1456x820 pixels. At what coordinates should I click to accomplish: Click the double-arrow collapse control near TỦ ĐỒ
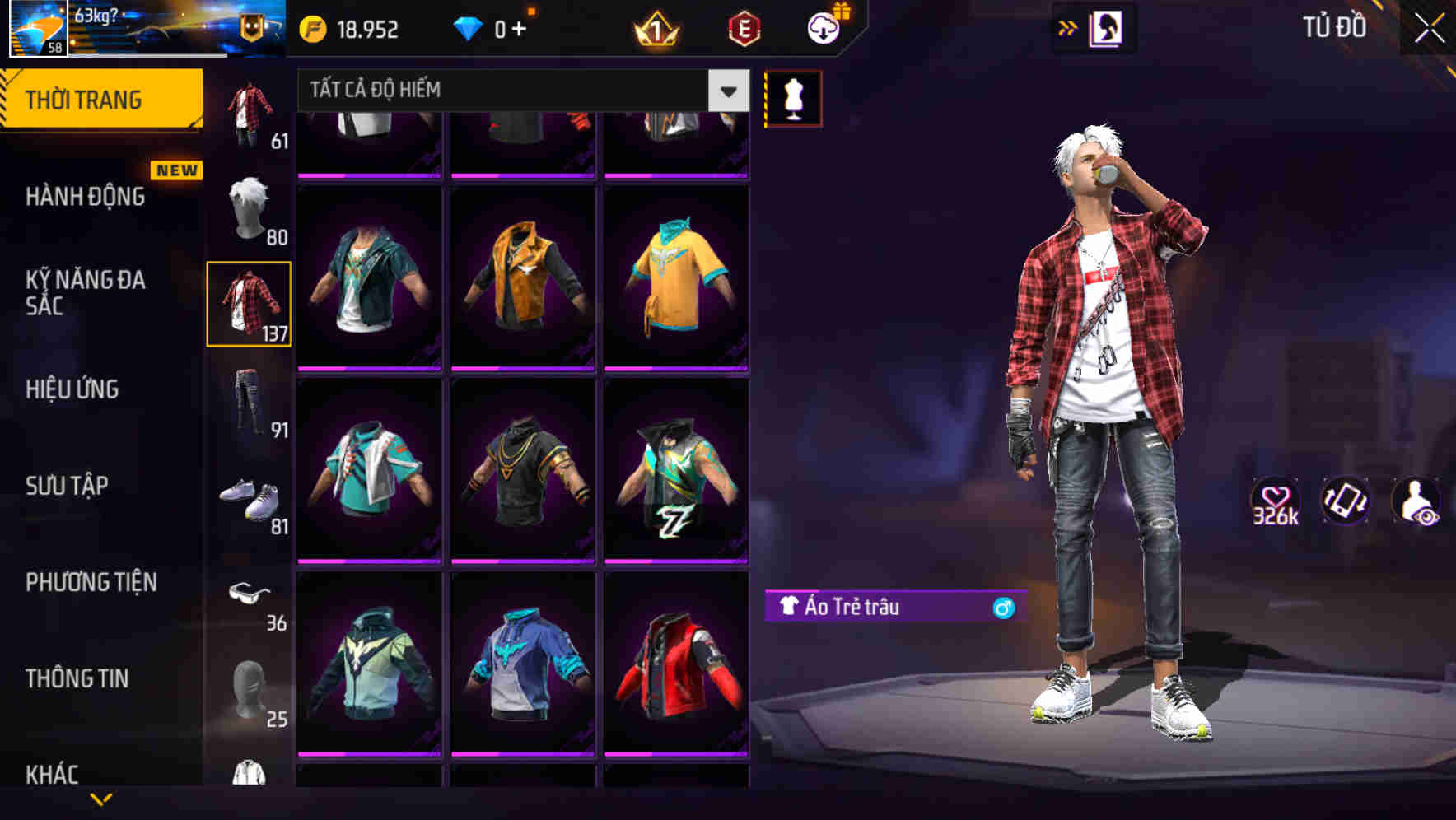[x=1068, y=27]
